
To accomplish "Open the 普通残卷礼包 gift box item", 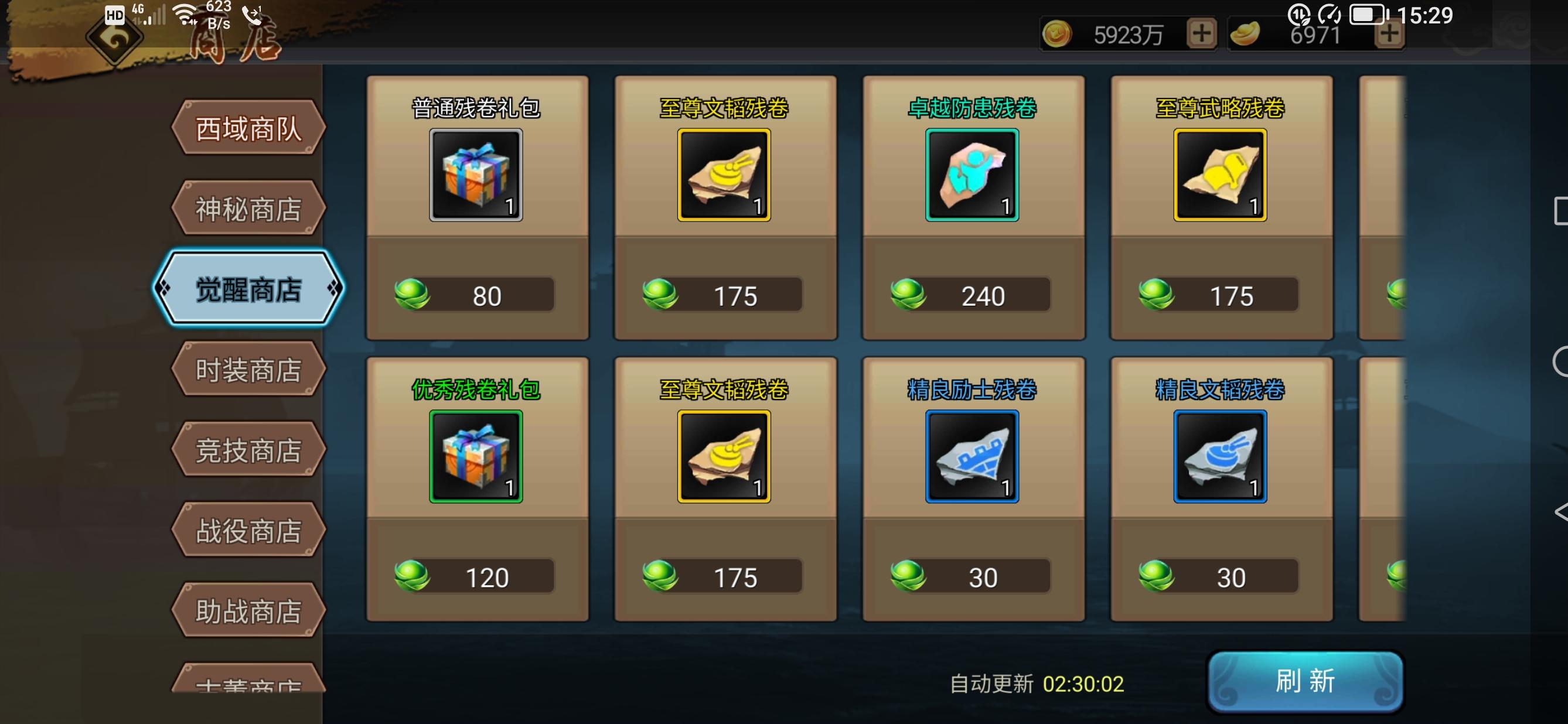I will (476, 175).
